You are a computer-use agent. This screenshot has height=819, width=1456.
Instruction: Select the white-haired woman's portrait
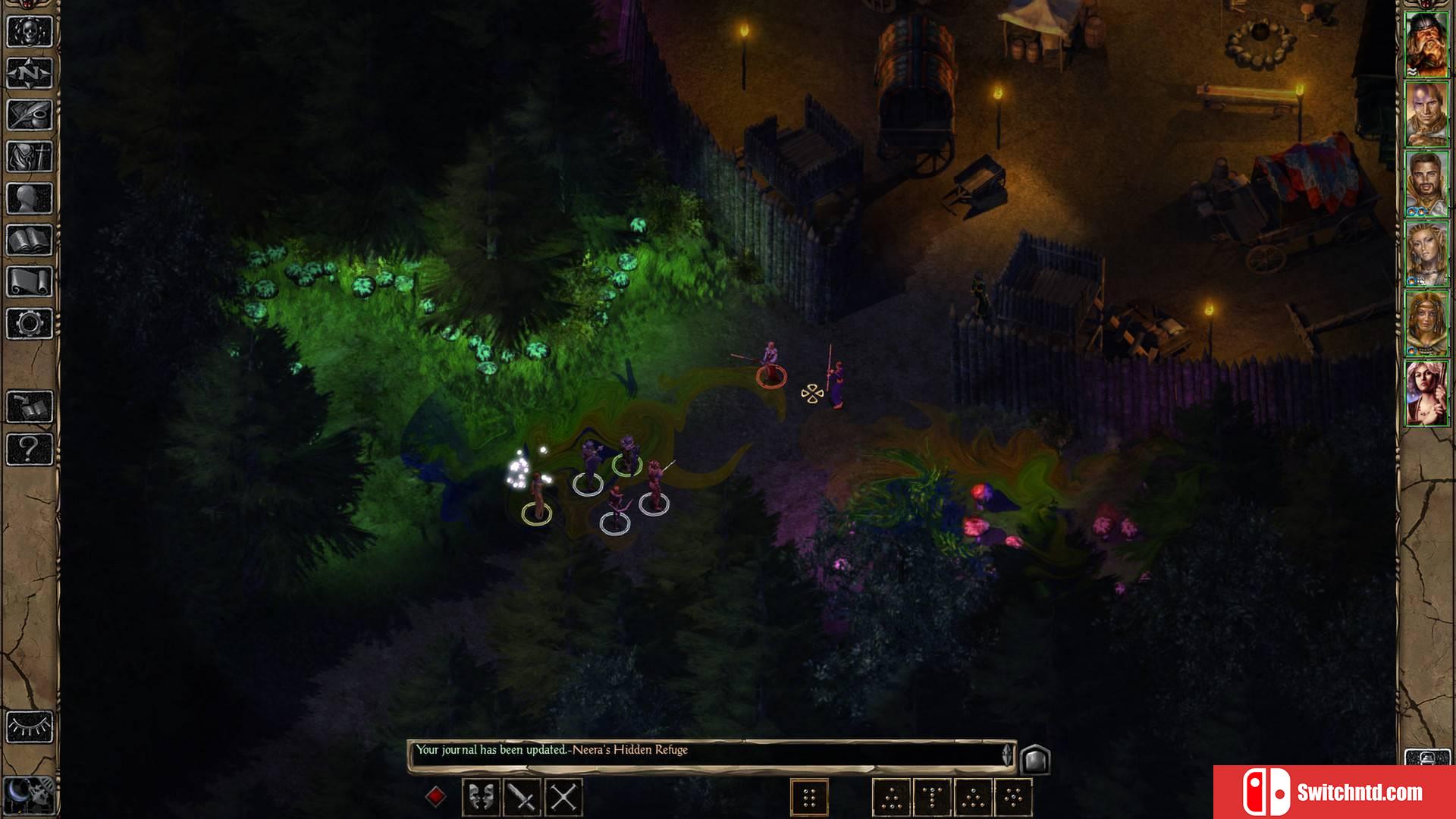1426,253
